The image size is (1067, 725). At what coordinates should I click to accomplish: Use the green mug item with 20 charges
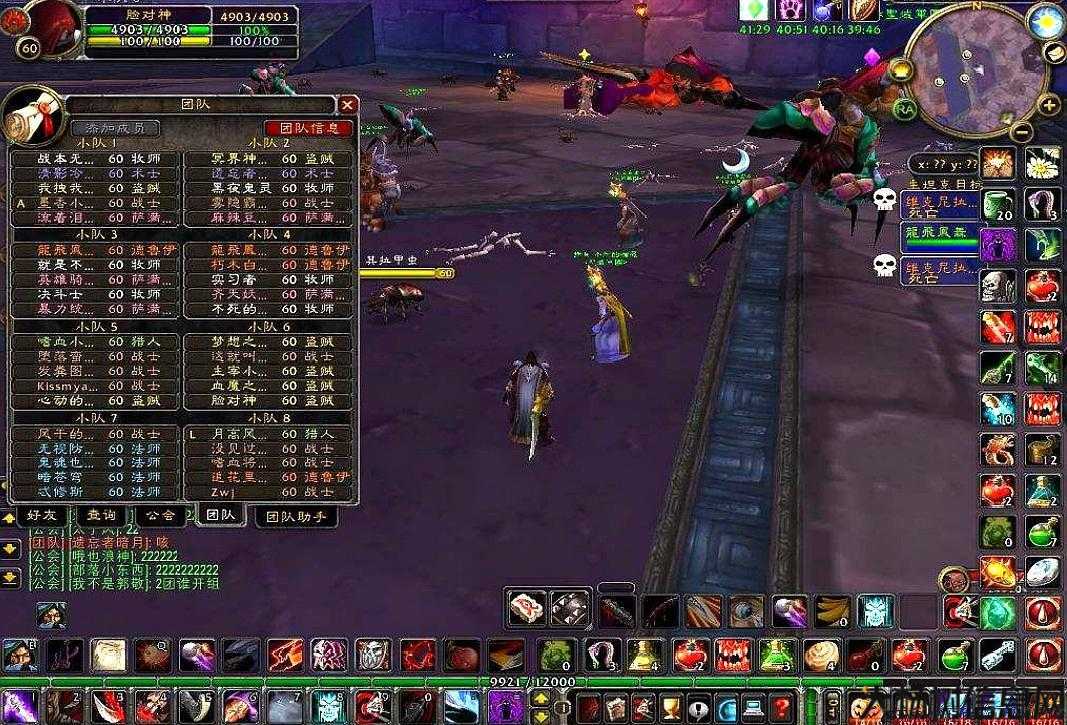coord(998,204)
